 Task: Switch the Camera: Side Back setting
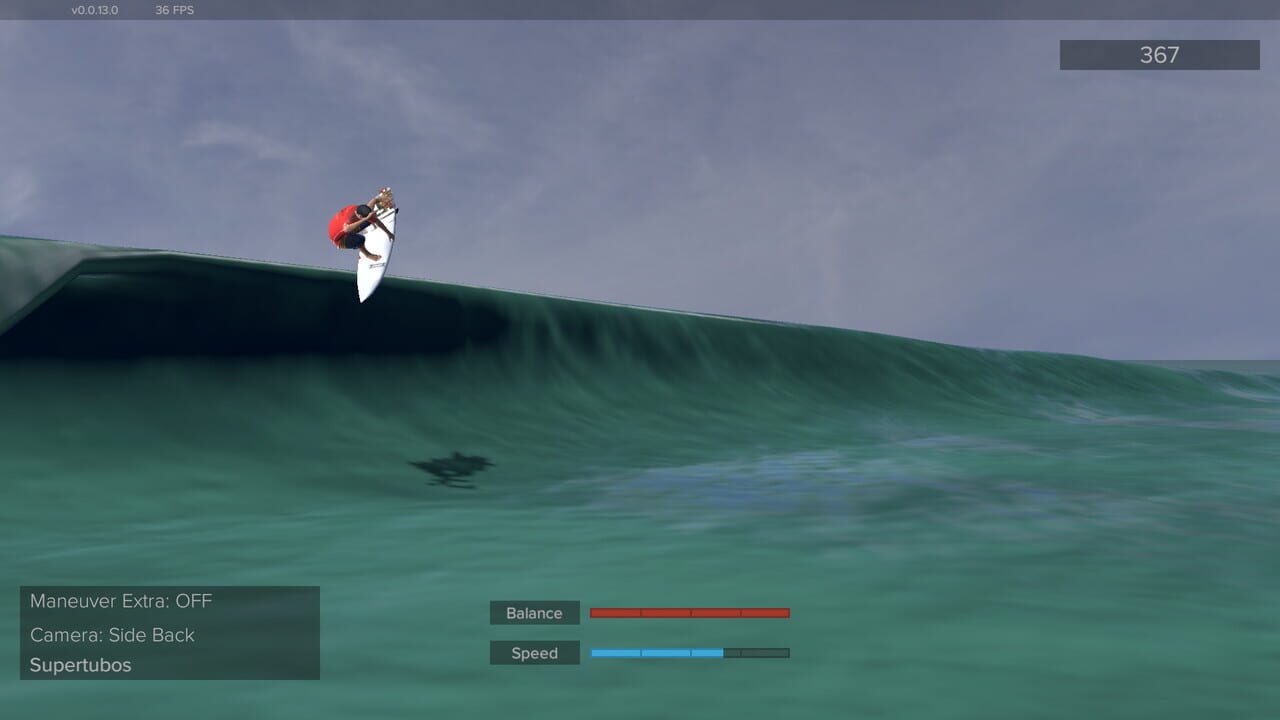click(112, 634)
